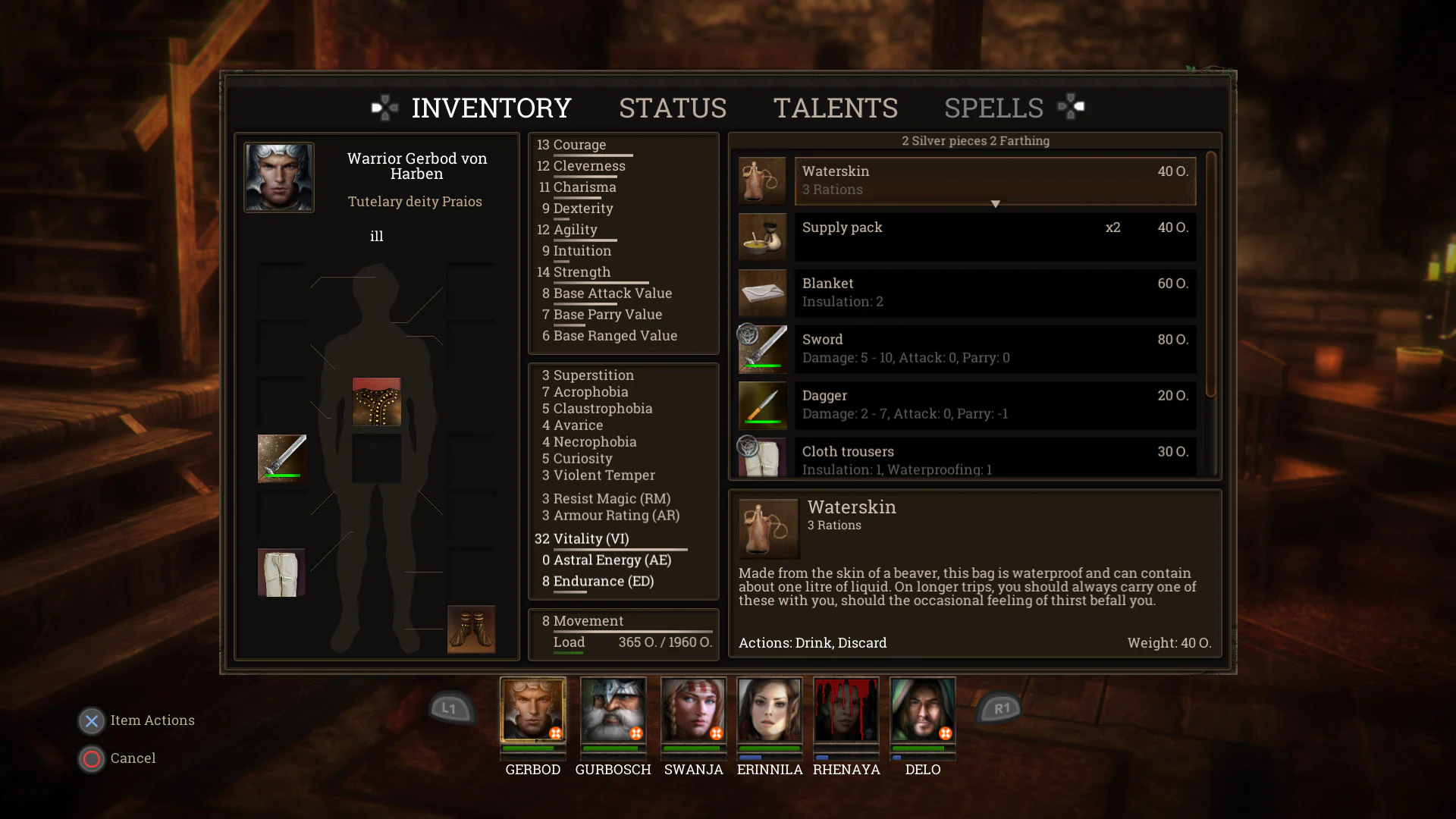Select Gerbod's character portrait
The width and height of the screenshot is (1456, 819).
532,715
